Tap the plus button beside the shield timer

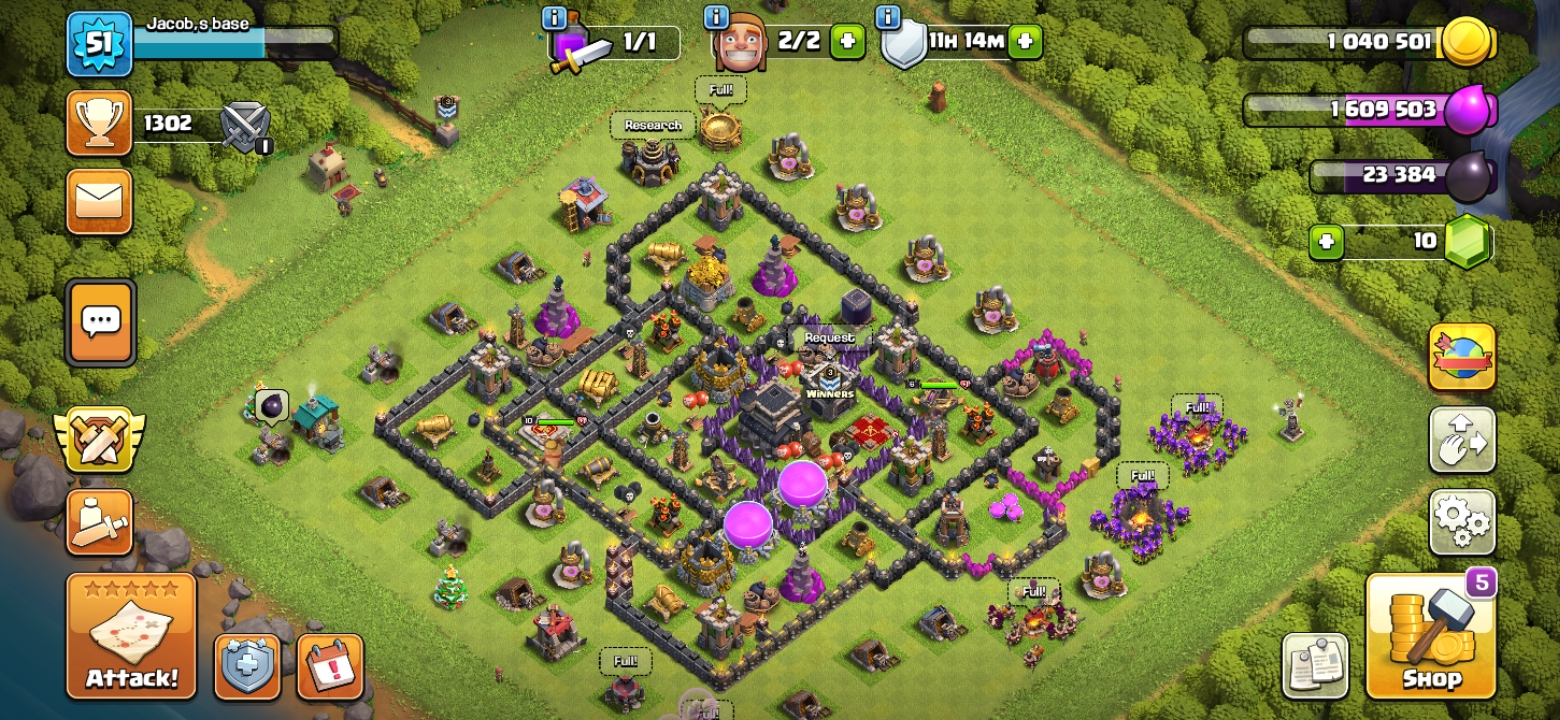click(1025, 42)
